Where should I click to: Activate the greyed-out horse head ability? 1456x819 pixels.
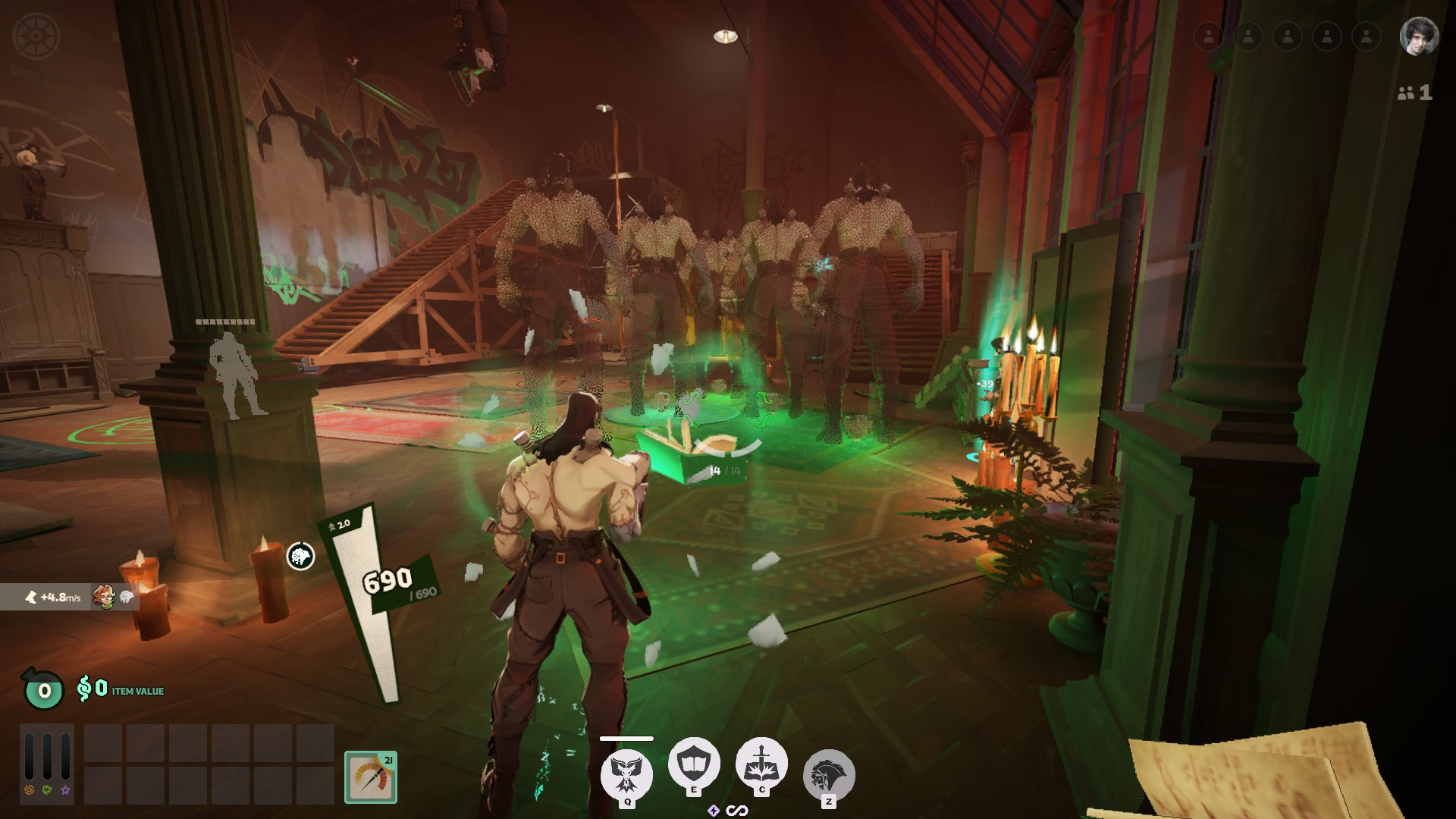tap(829, 775)
